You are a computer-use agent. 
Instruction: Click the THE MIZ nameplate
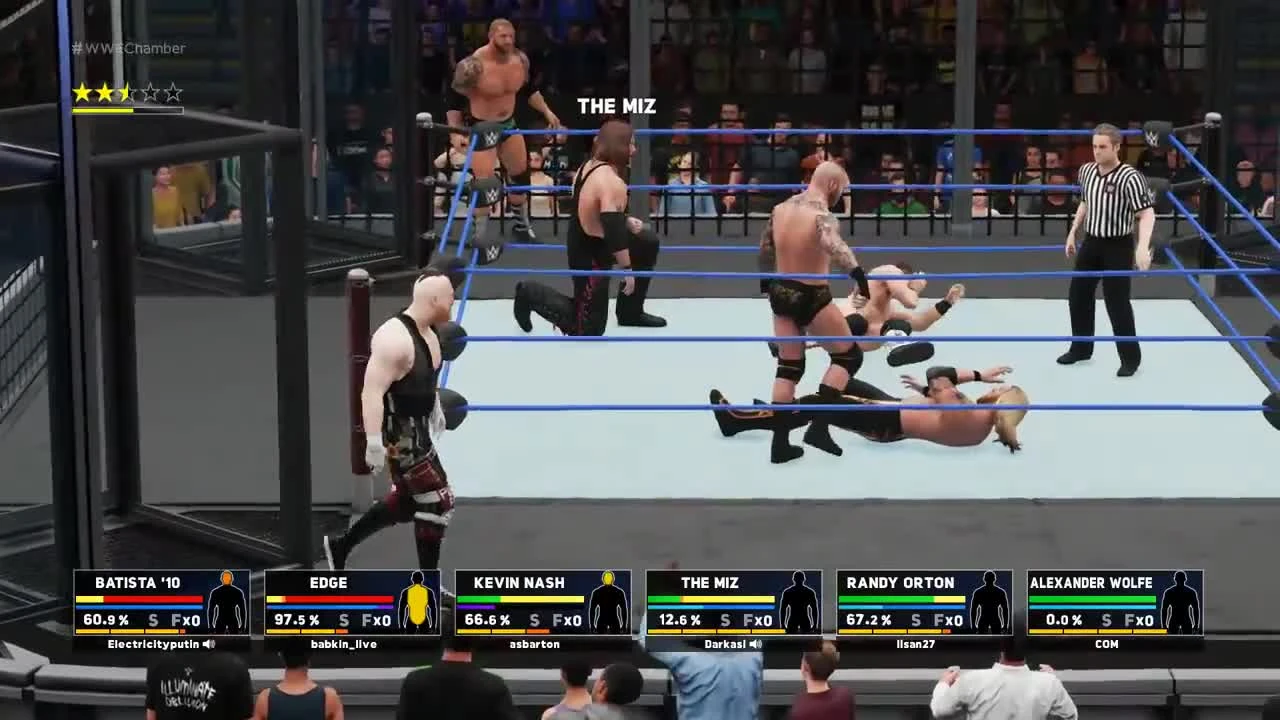(x=616, y=106)
